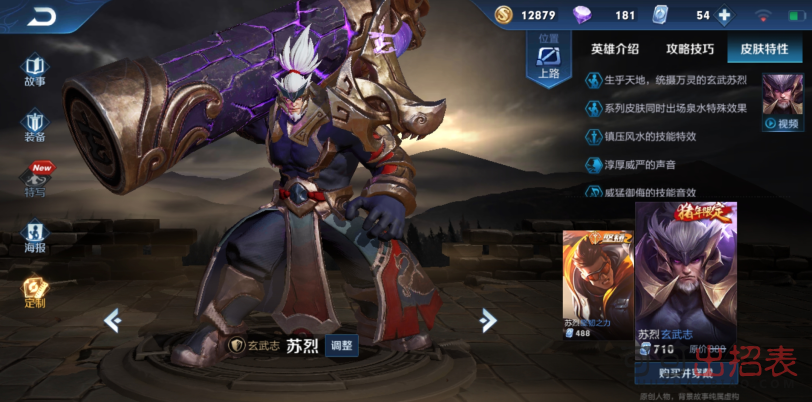Select the 皮肤特性 tab
The width and height of the screenshot is (812, 402).
point(764,49)
